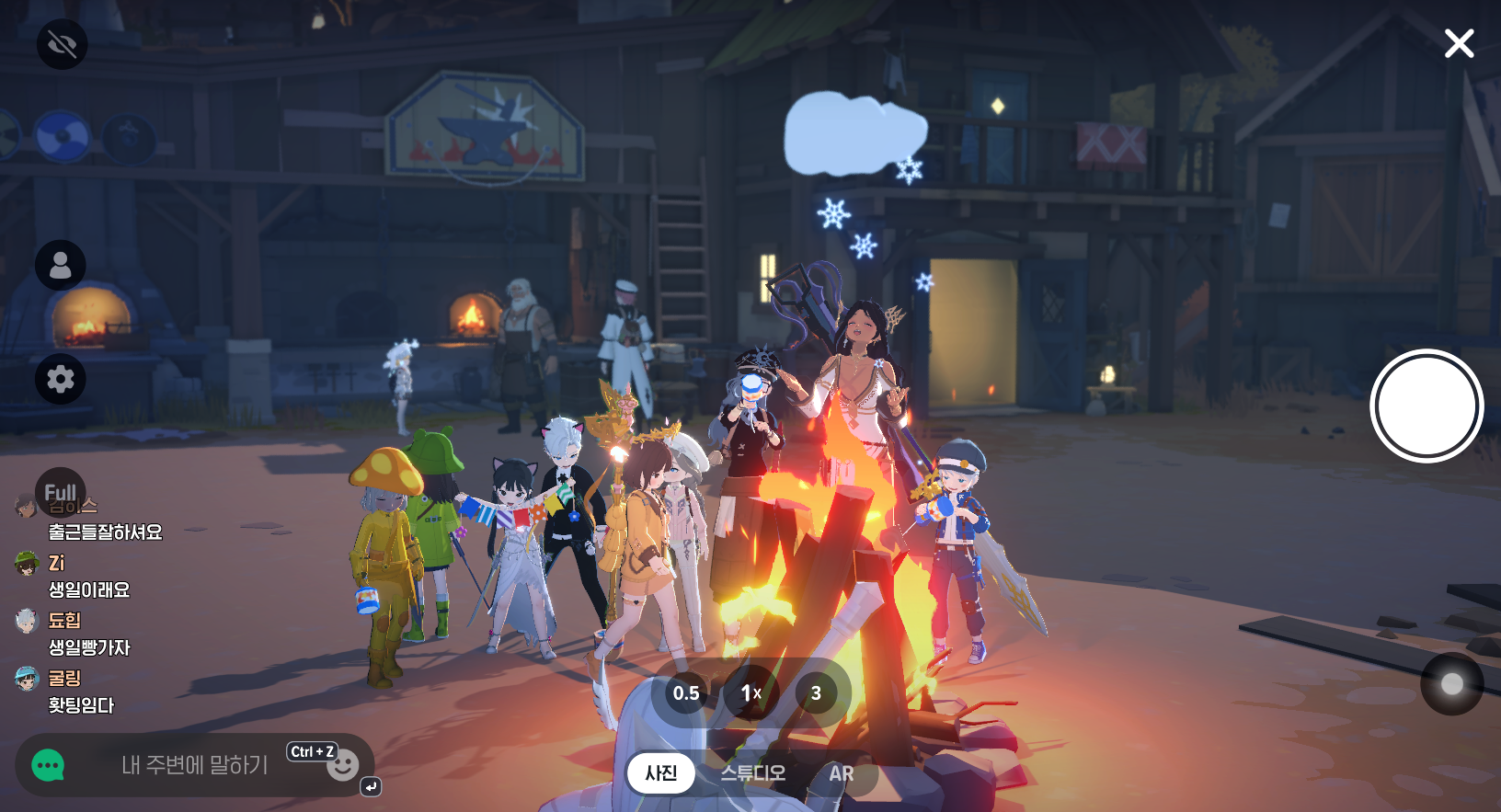1501x812 pixels.
Task: Set zoom to 0.5
Action: pos(686,693)
